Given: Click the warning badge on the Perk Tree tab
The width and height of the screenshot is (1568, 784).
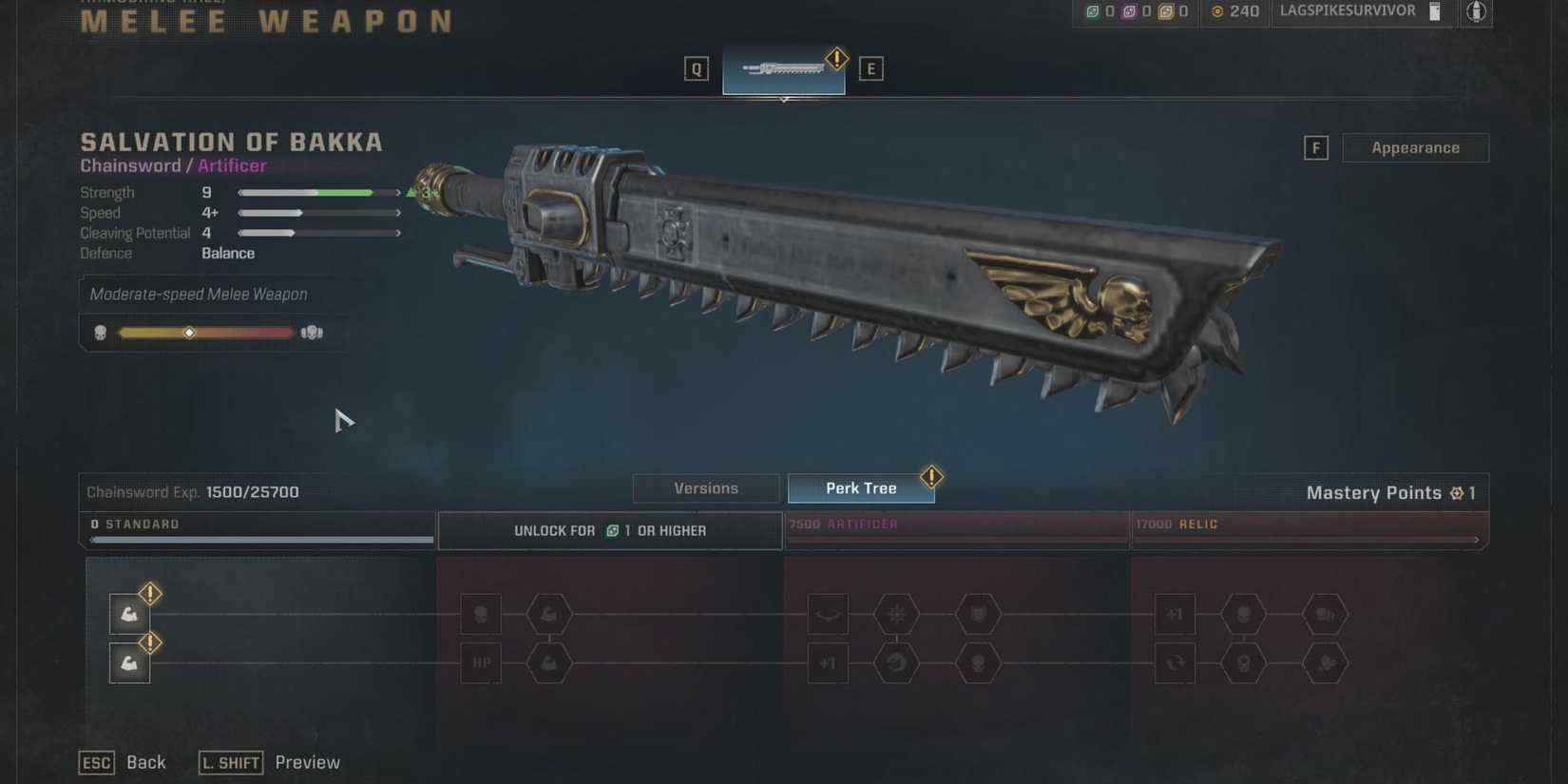Looking at the screenshot, I should coord(931,477).
